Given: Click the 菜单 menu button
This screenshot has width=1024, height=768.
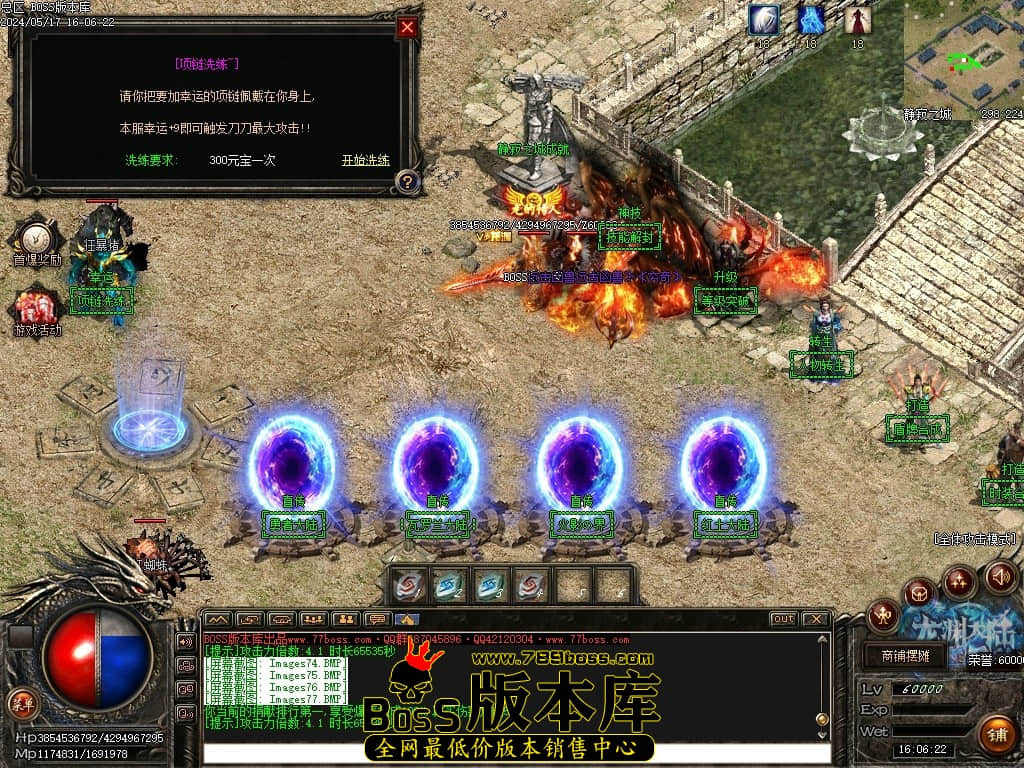Looking at the screenshot, I should (22, 702).
